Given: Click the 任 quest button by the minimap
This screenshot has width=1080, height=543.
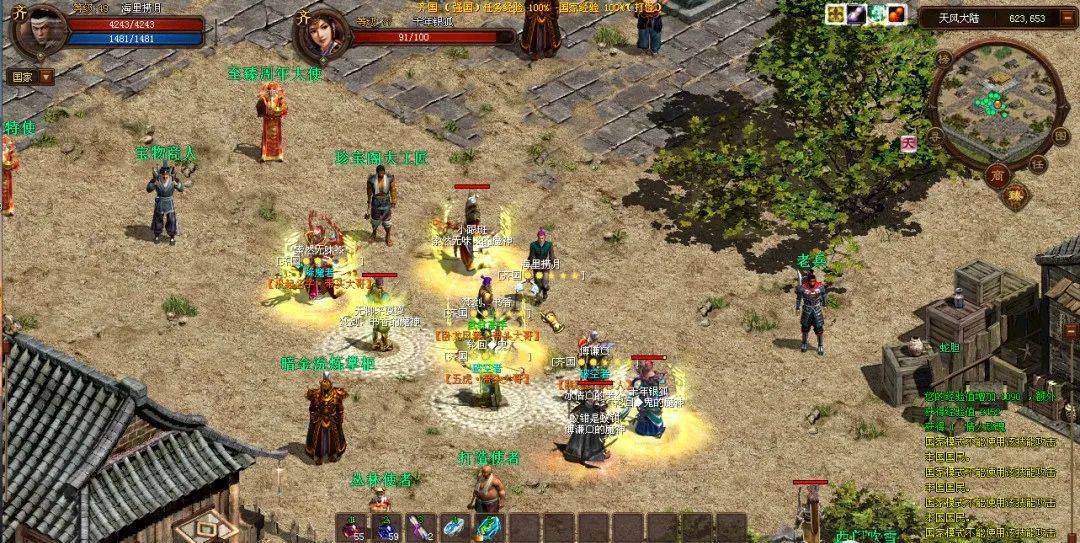Looking at the screenshot, I should (x=1037, y=163).
